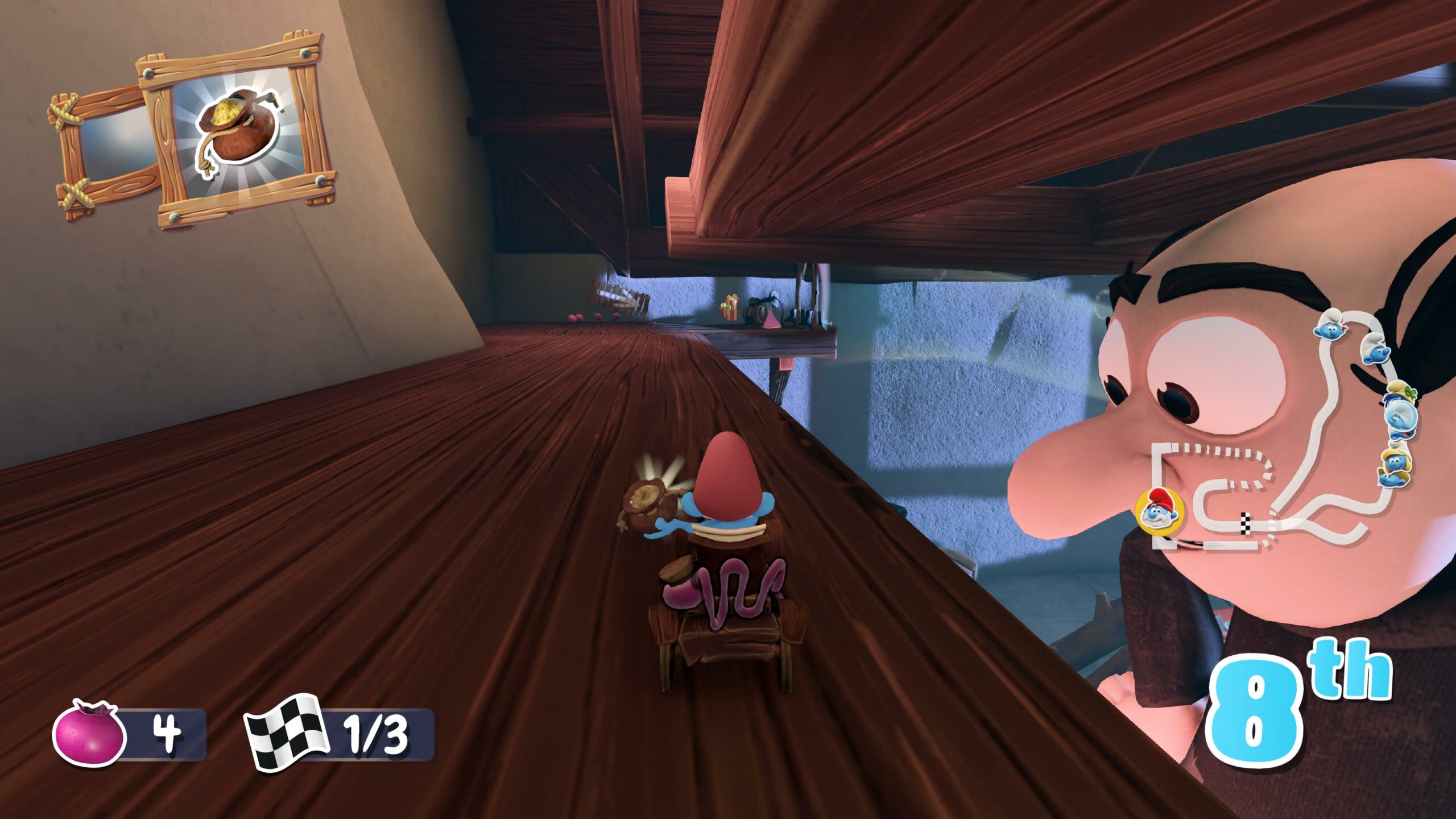Click the checkered flag lap icon
This screenshot has height=819, width=1456.
(x=286, y=733)
